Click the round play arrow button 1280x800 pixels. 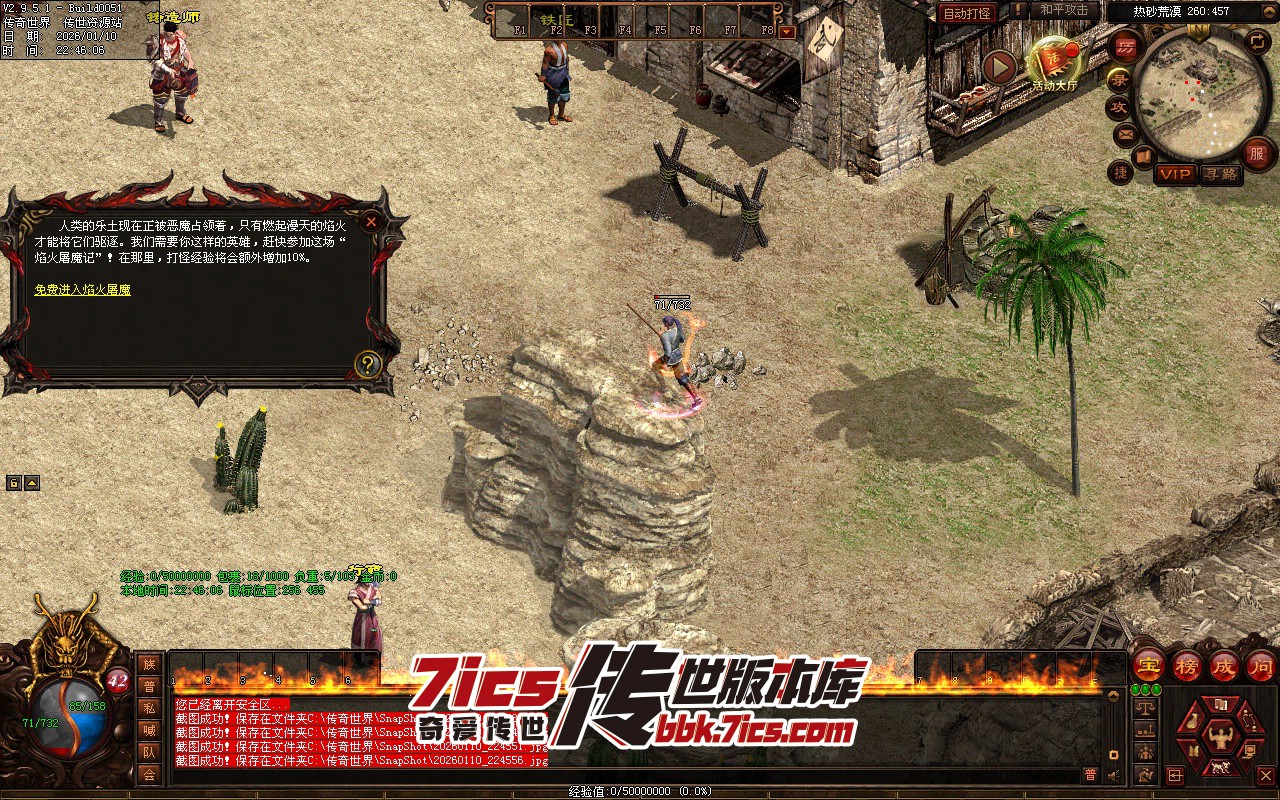[x=998, y=67]
